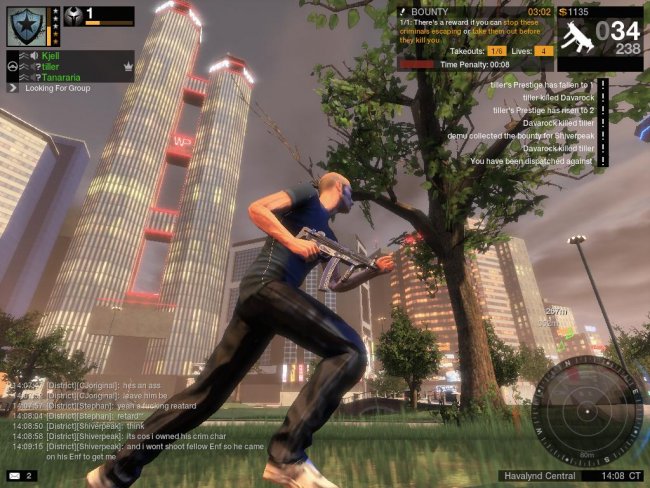Select group member tiller in team list

pyautogui.click(x=50, y=66)
